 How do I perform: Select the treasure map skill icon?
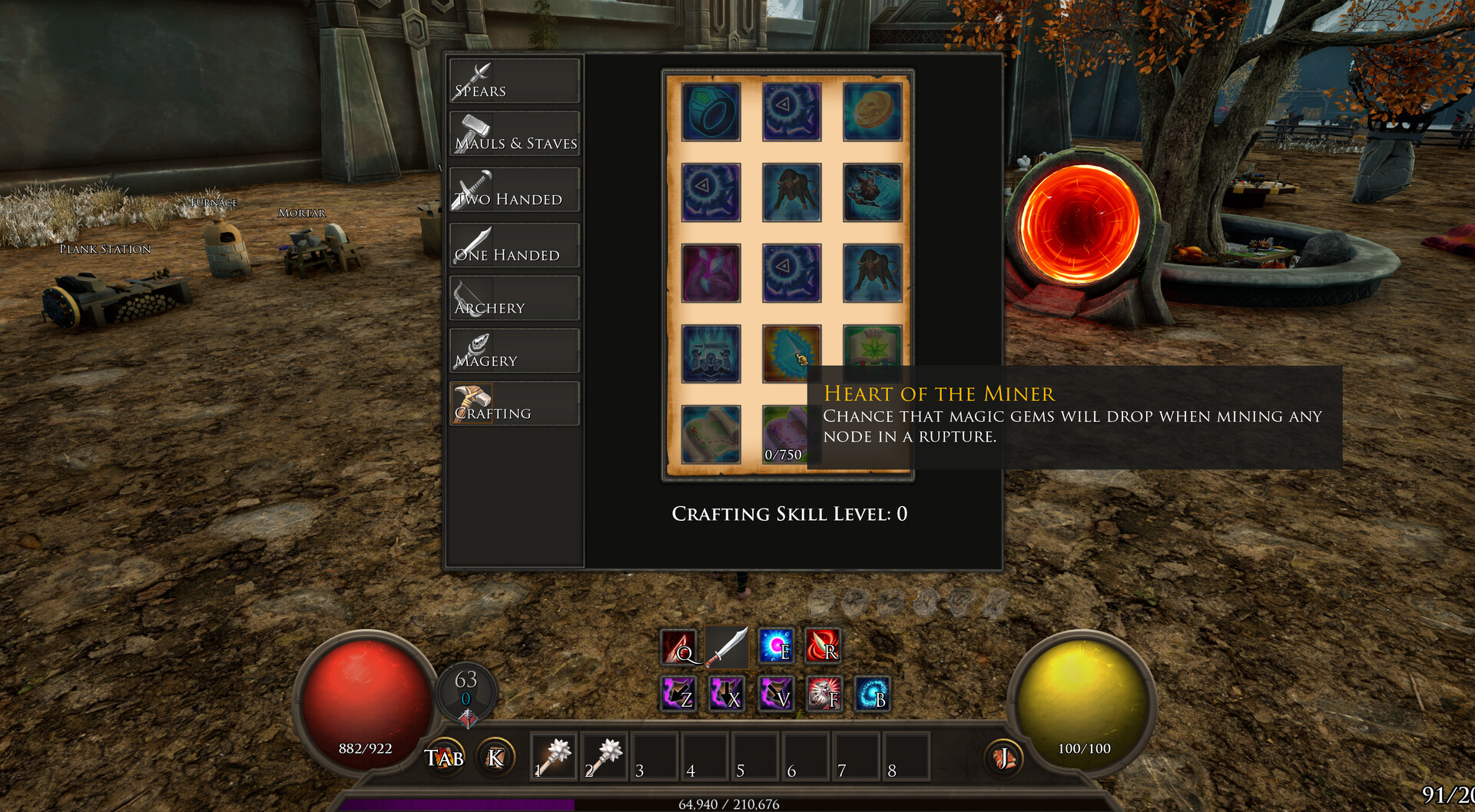[711, 436]
